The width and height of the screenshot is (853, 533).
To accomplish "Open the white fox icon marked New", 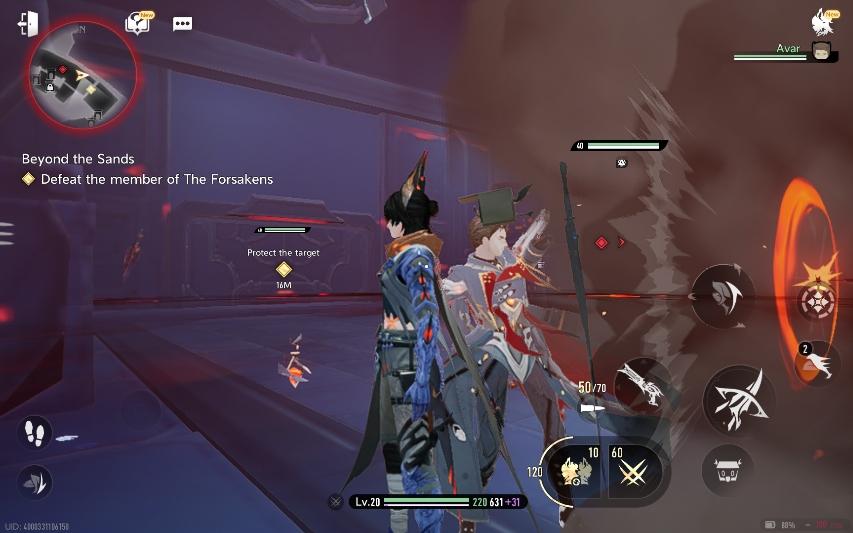I will point(824,21).
